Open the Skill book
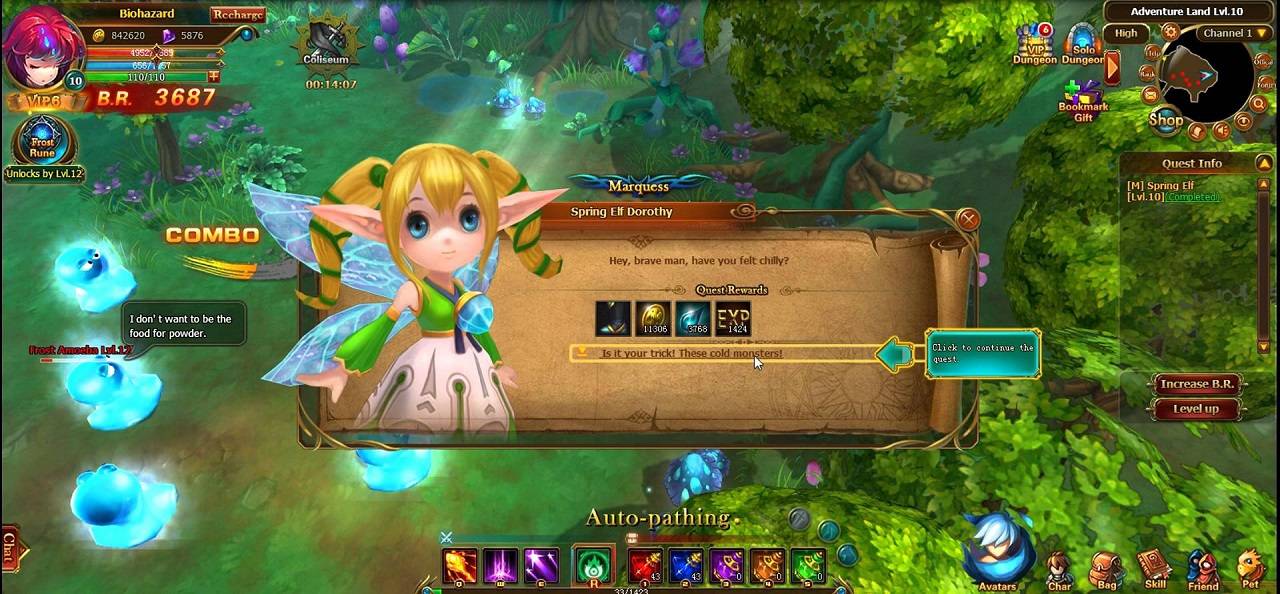This screenshot has width=1280, height=594. point(1155,570)
